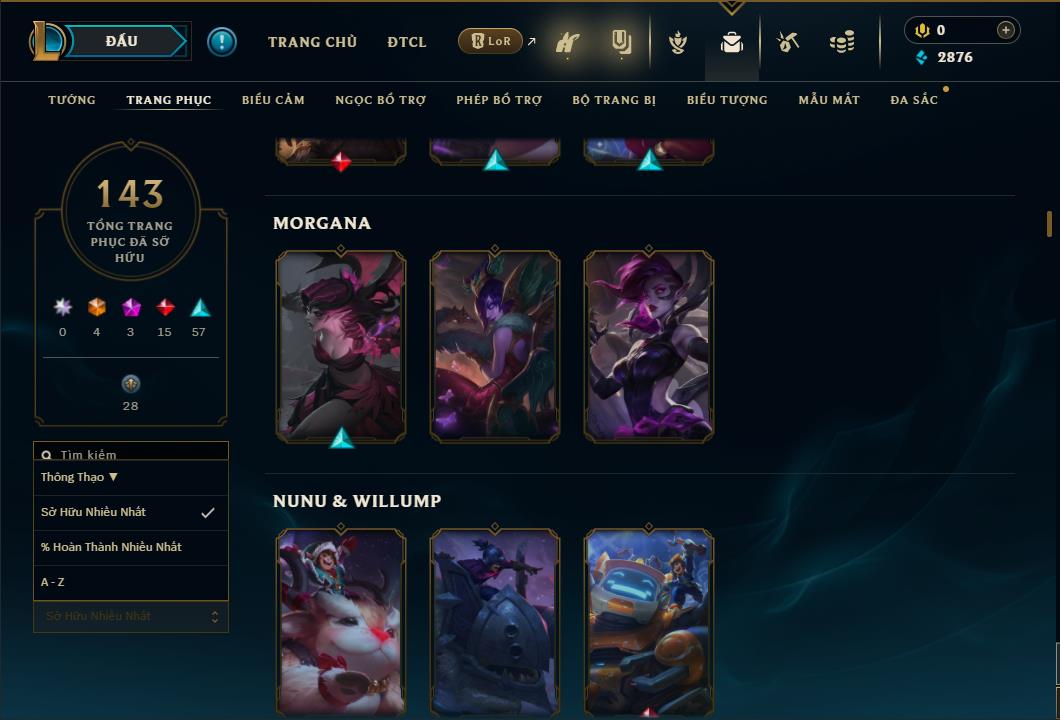Select the first Morgana skin card
This screenshot has height=720, width=1060.
click(341, 345)
